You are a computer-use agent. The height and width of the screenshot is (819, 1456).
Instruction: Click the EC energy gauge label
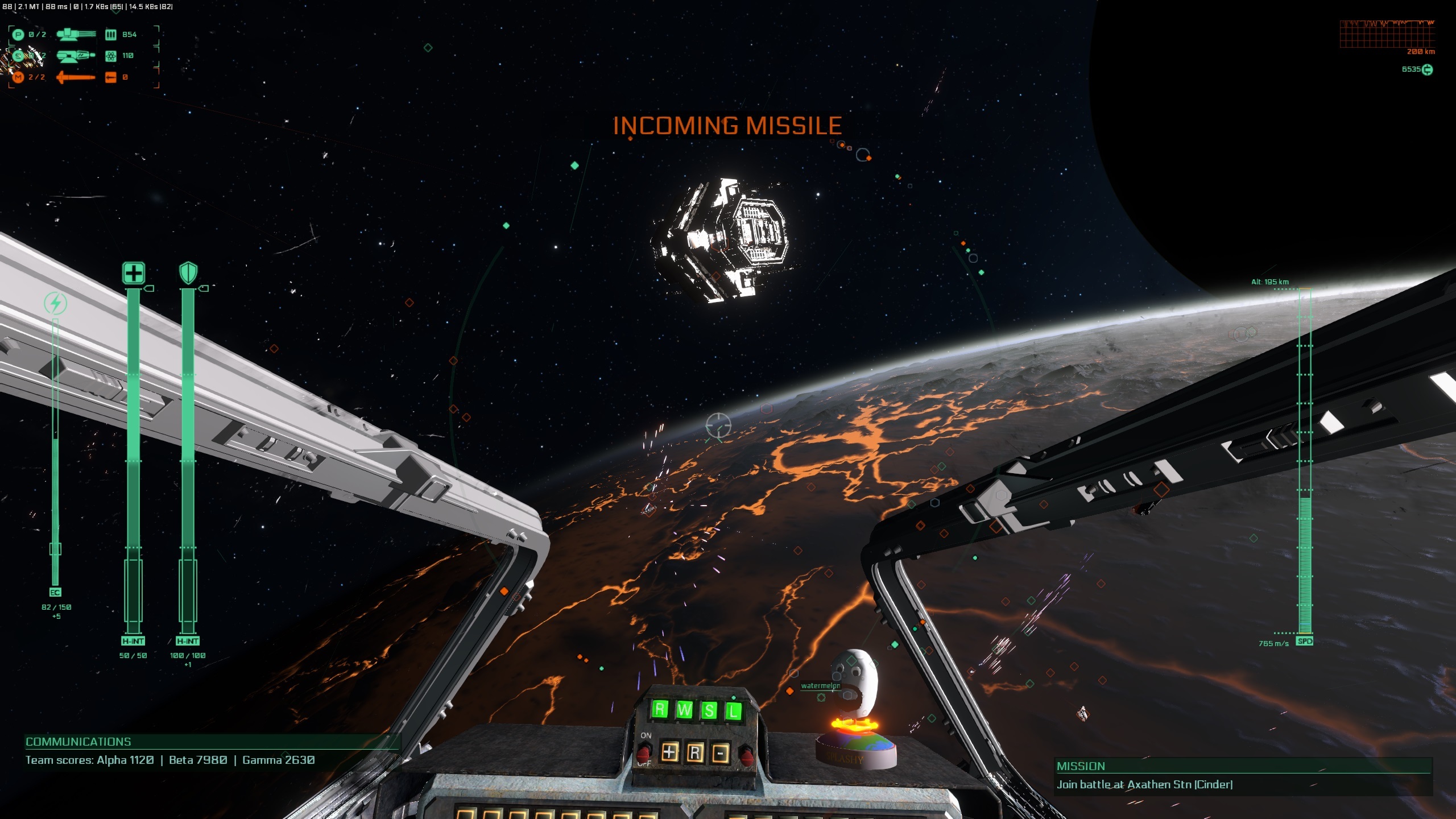point(55,593)
